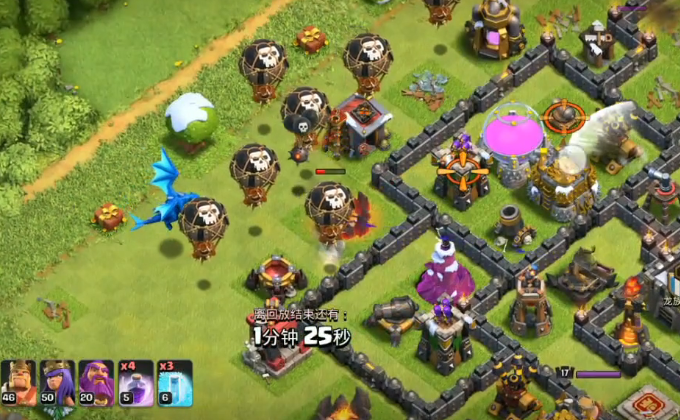Select the Rage spell slot
This screenshot has height=420, width=680.
[135, 383]
